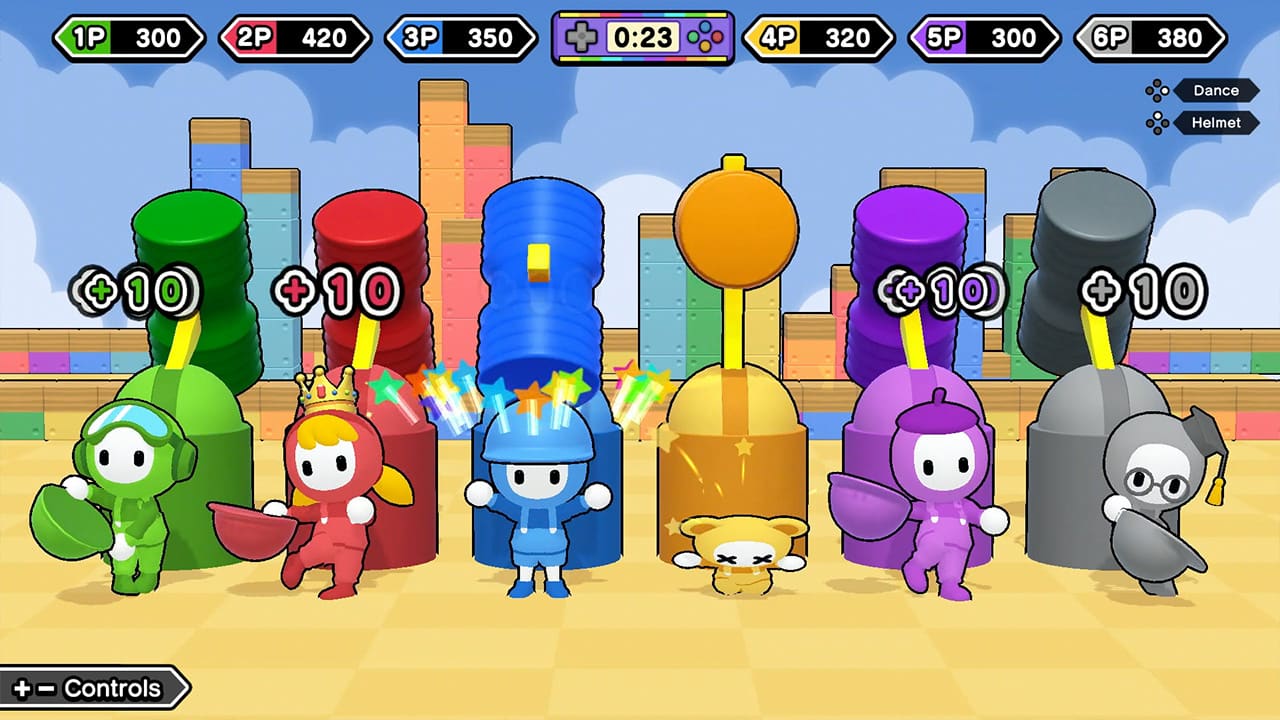Select the D-pad icon next to Dance

[x=1157, y=90]
